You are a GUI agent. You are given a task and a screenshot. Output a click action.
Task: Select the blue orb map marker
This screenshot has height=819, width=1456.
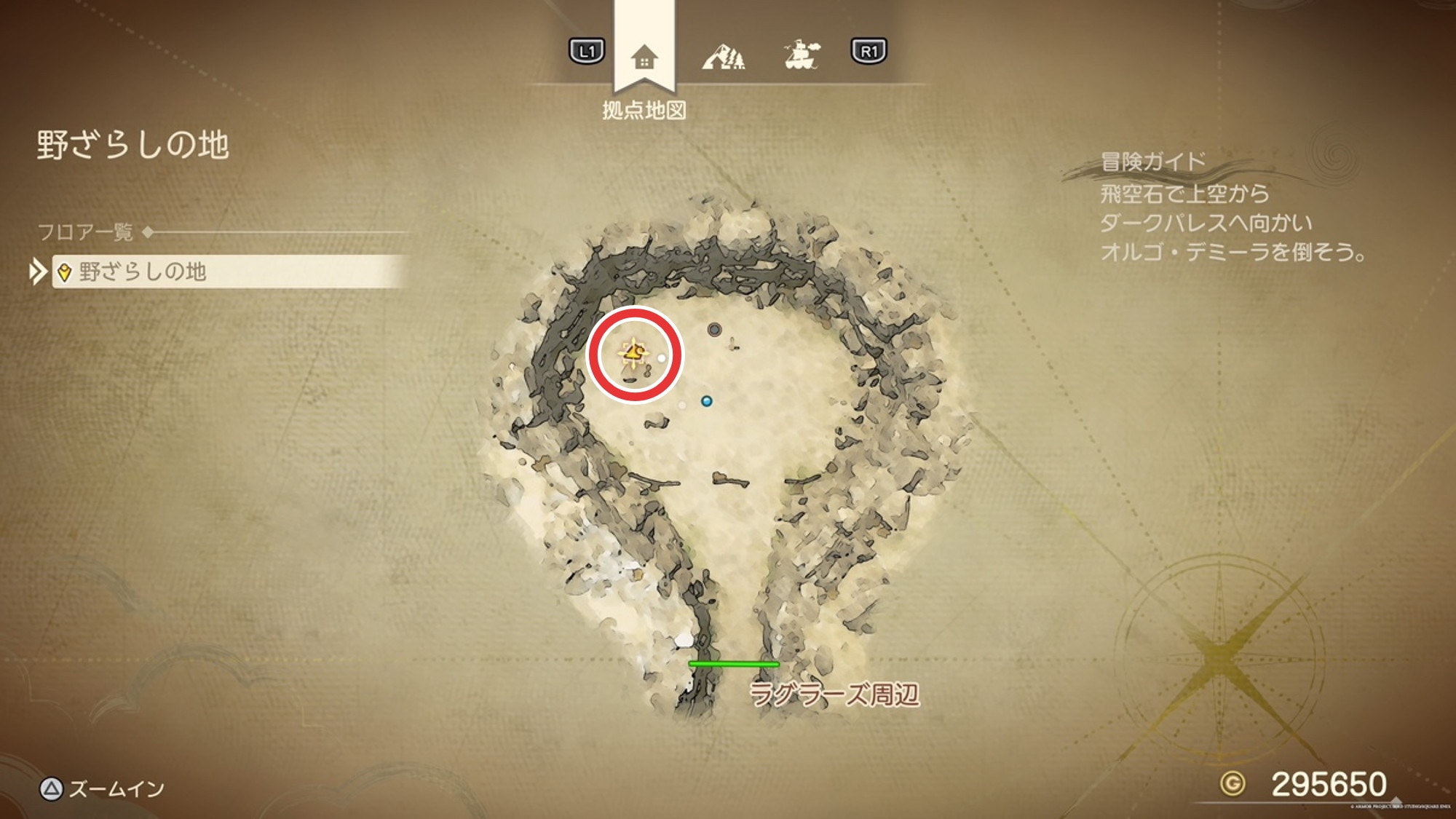point(706,401)
